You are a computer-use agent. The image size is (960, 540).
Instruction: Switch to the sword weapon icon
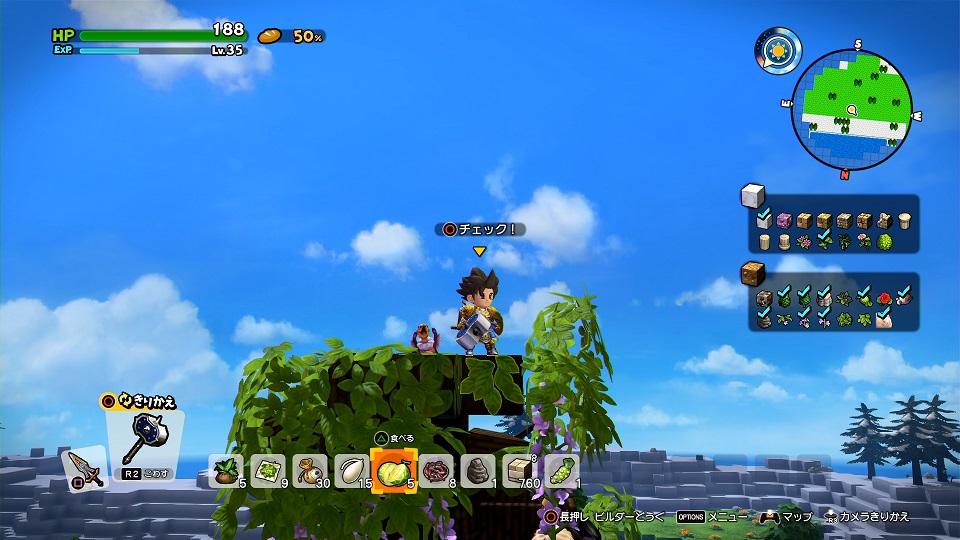pyautogui.click(x=82, y=467)
